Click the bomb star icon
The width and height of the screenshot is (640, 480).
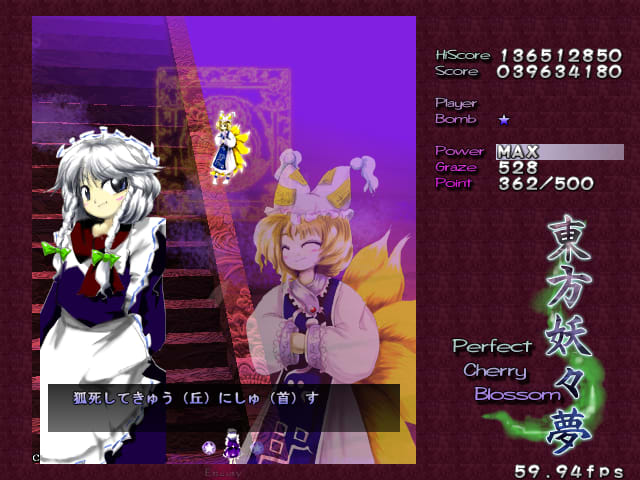click(504, 119)
